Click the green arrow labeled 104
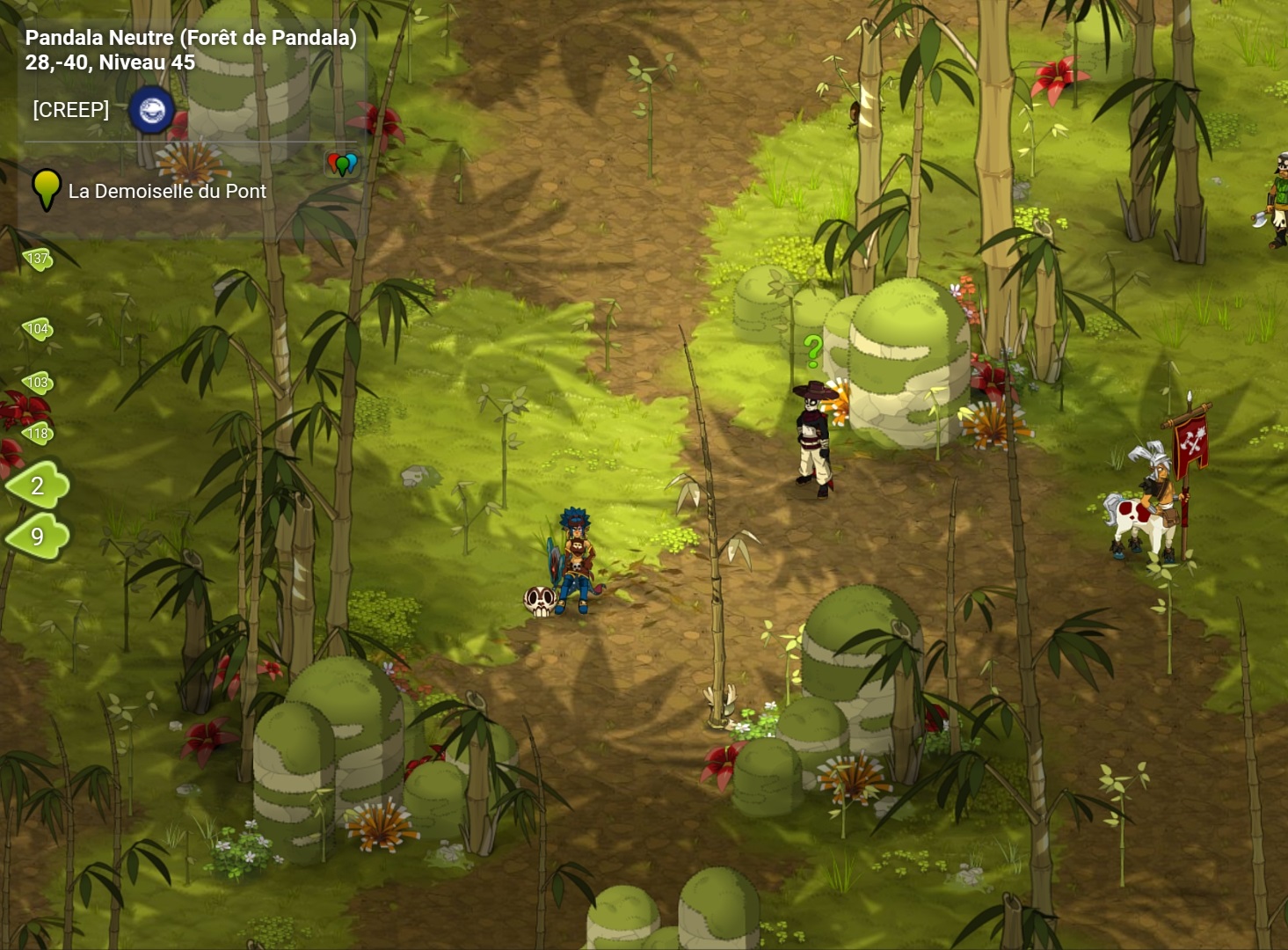The image size is (1288, 950). coord(38,329)
